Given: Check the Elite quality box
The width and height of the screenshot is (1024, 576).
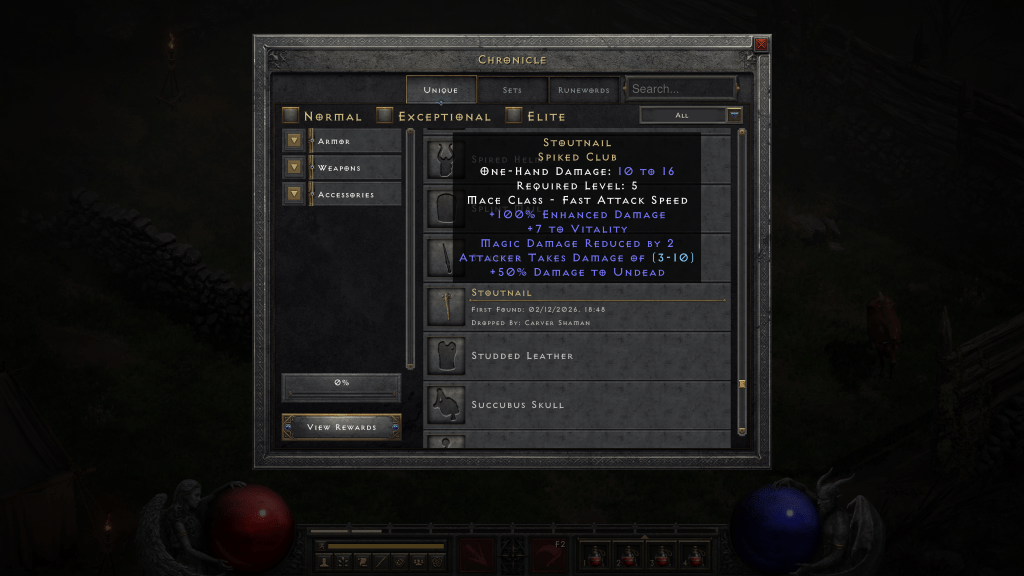Looking at the screenshot, I should (x=514, y=116).
